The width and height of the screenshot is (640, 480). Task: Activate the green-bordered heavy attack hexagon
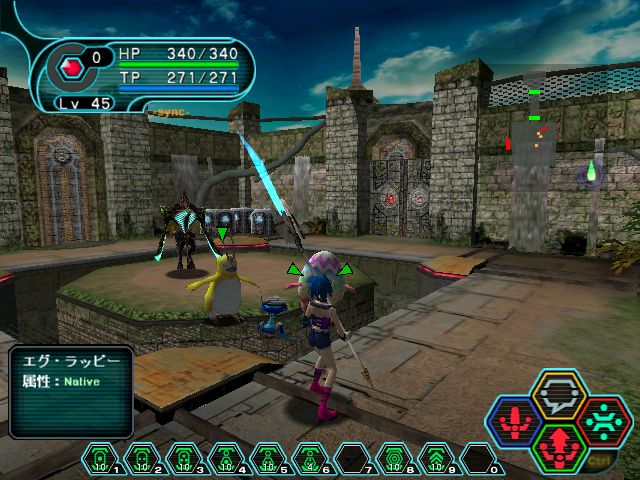(x=560, y=448)
